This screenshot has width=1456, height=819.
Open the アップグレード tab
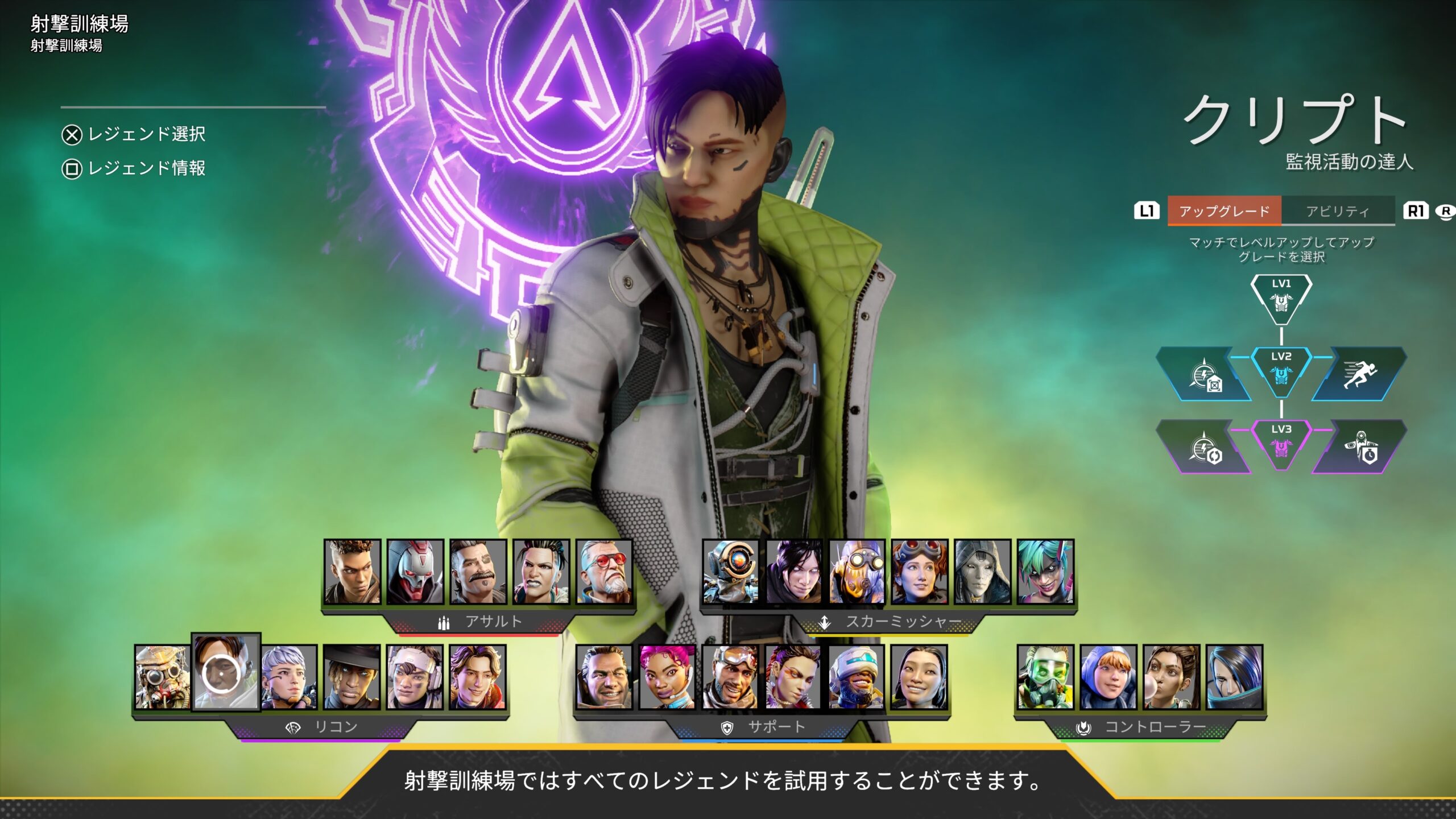click(1225, 211)
